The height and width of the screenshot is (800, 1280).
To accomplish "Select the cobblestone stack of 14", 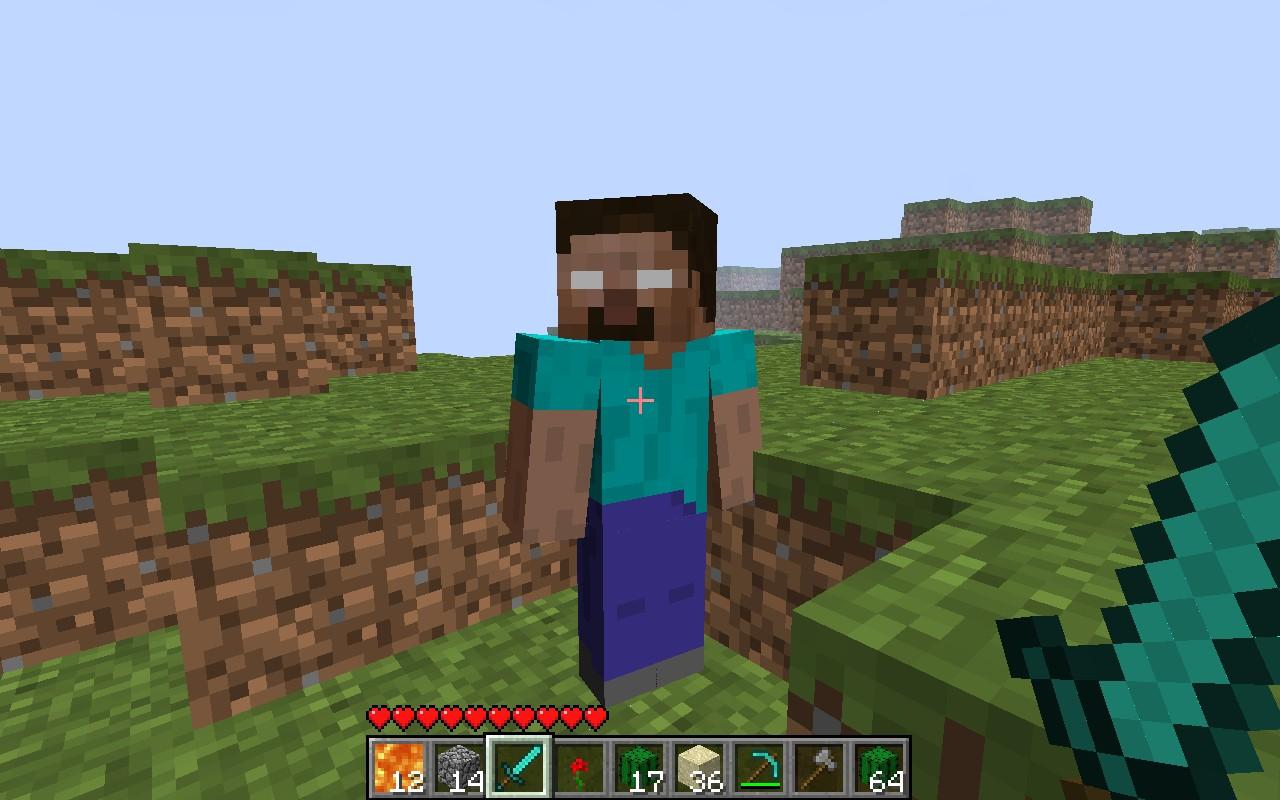I will (461, 768).
